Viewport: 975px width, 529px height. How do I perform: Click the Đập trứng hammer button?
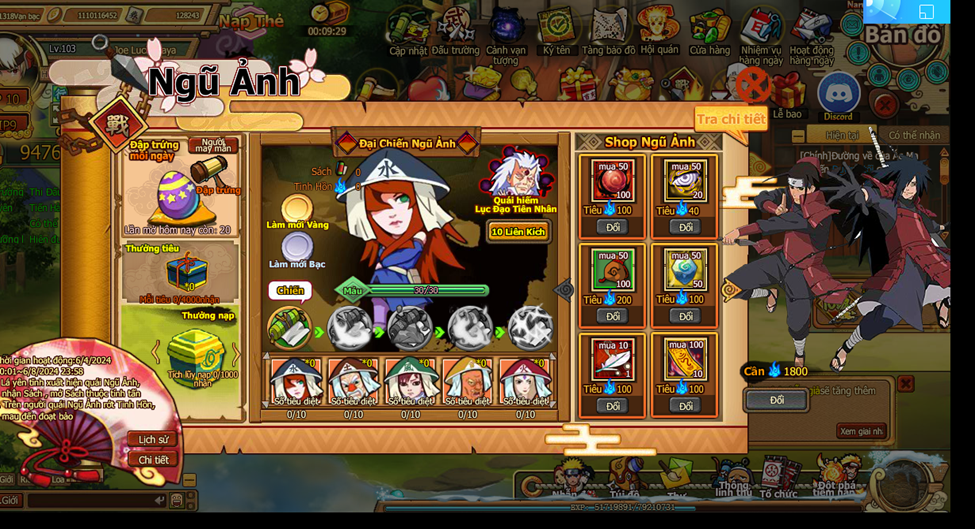pos(216,190)
